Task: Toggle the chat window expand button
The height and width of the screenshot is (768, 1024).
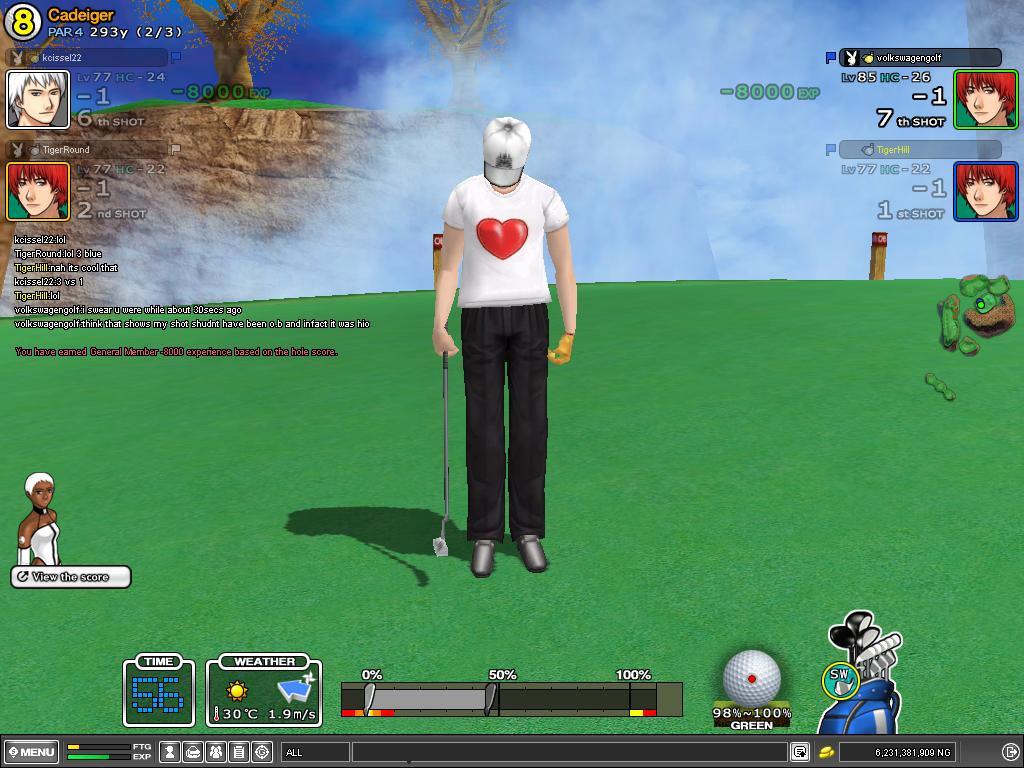Action: (800, 752)
